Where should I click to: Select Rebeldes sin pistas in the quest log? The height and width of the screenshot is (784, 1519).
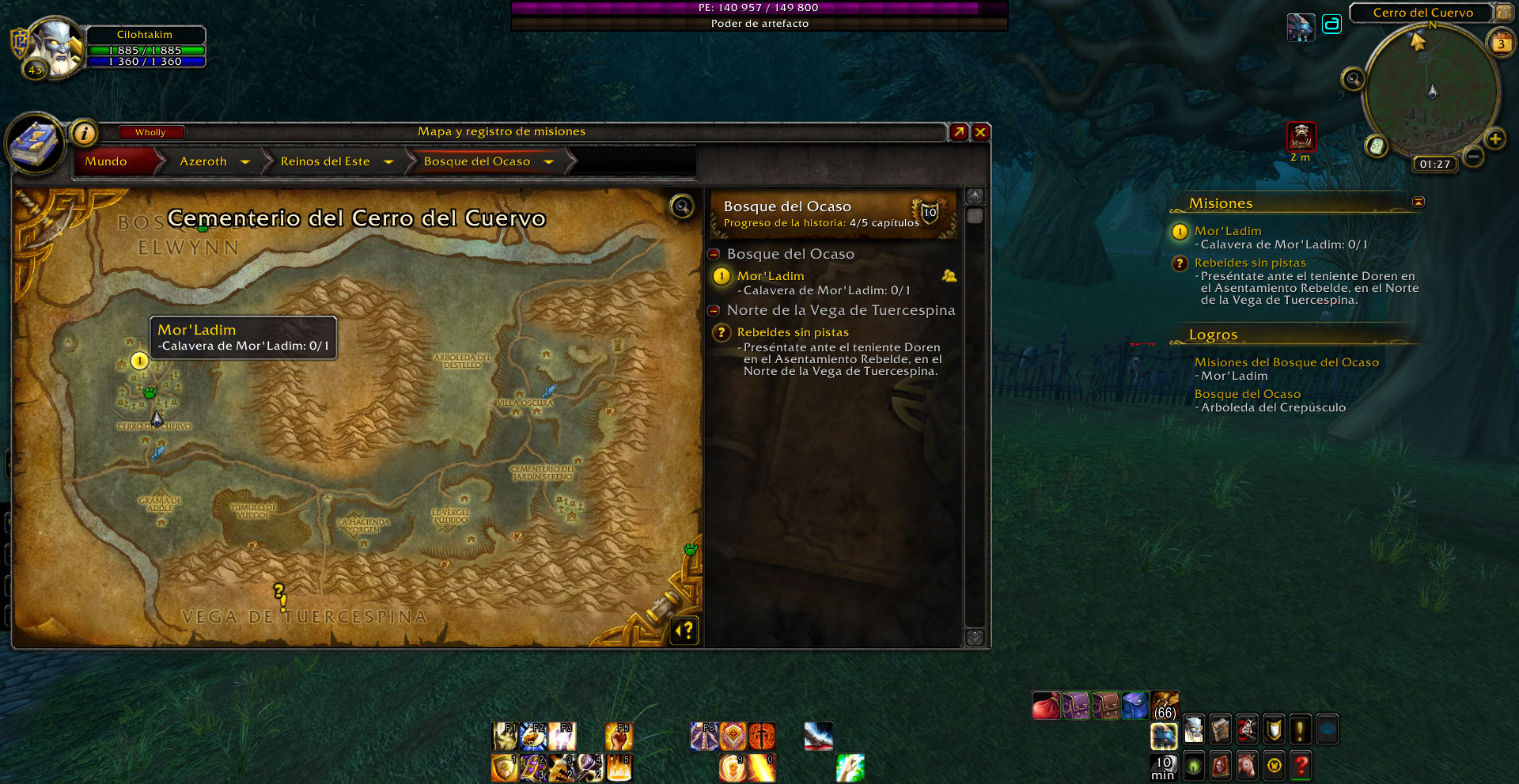click(x=793, y=332)
